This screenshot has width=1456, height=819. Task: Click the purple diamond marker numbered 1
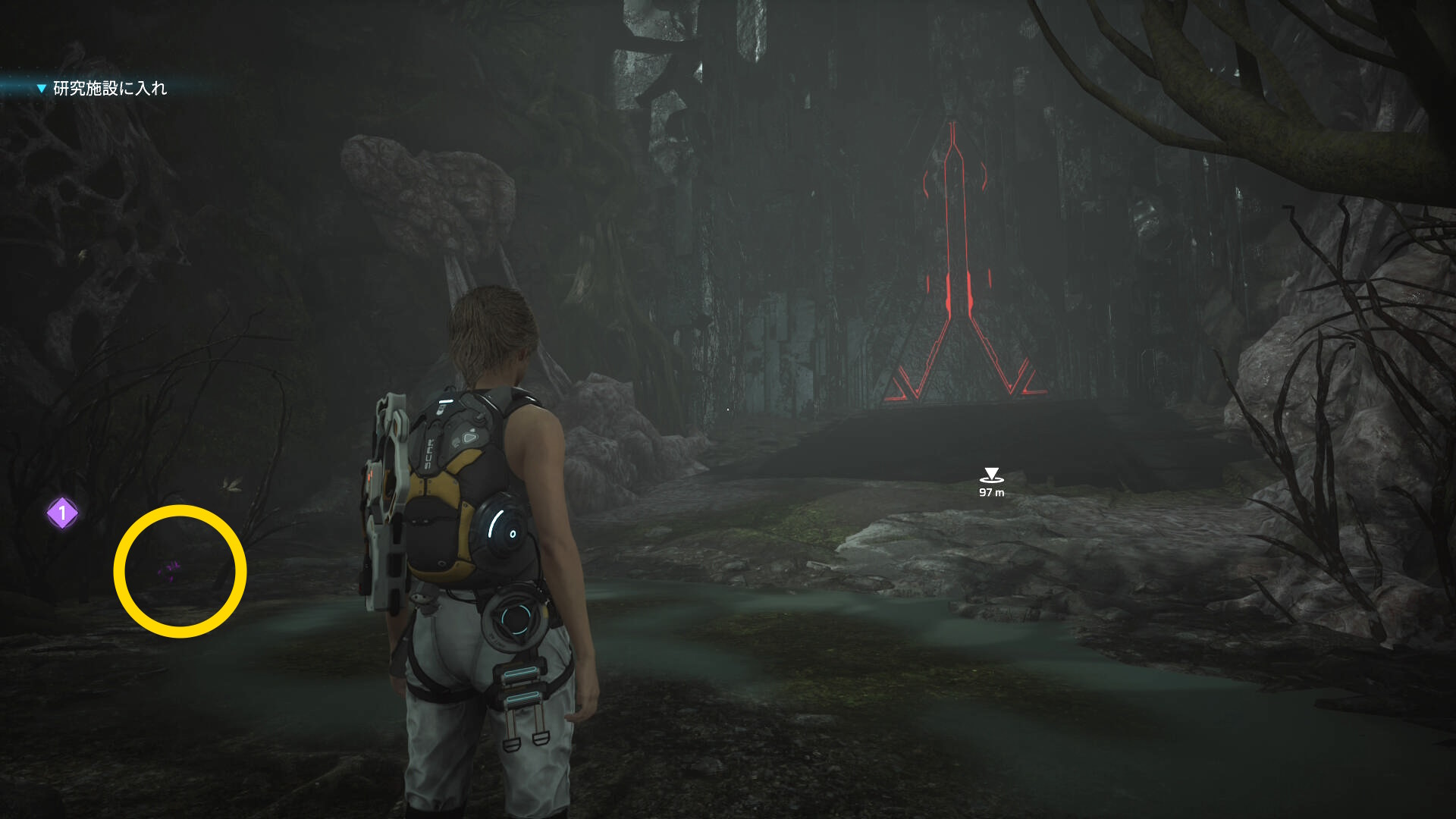[62, 513]
